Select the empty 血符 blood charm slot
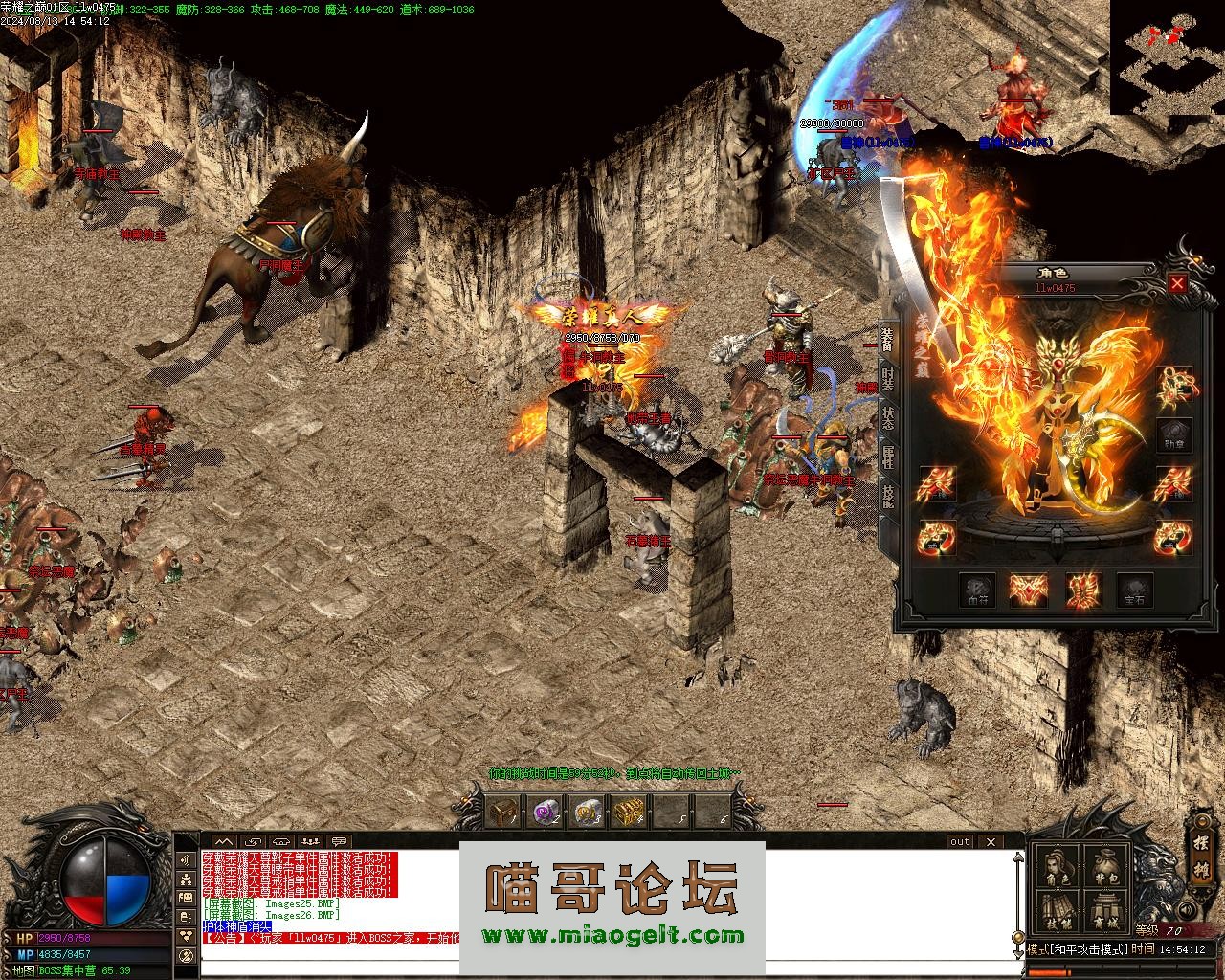Viewport: 1225px width, 980px height. click(977, 590)
